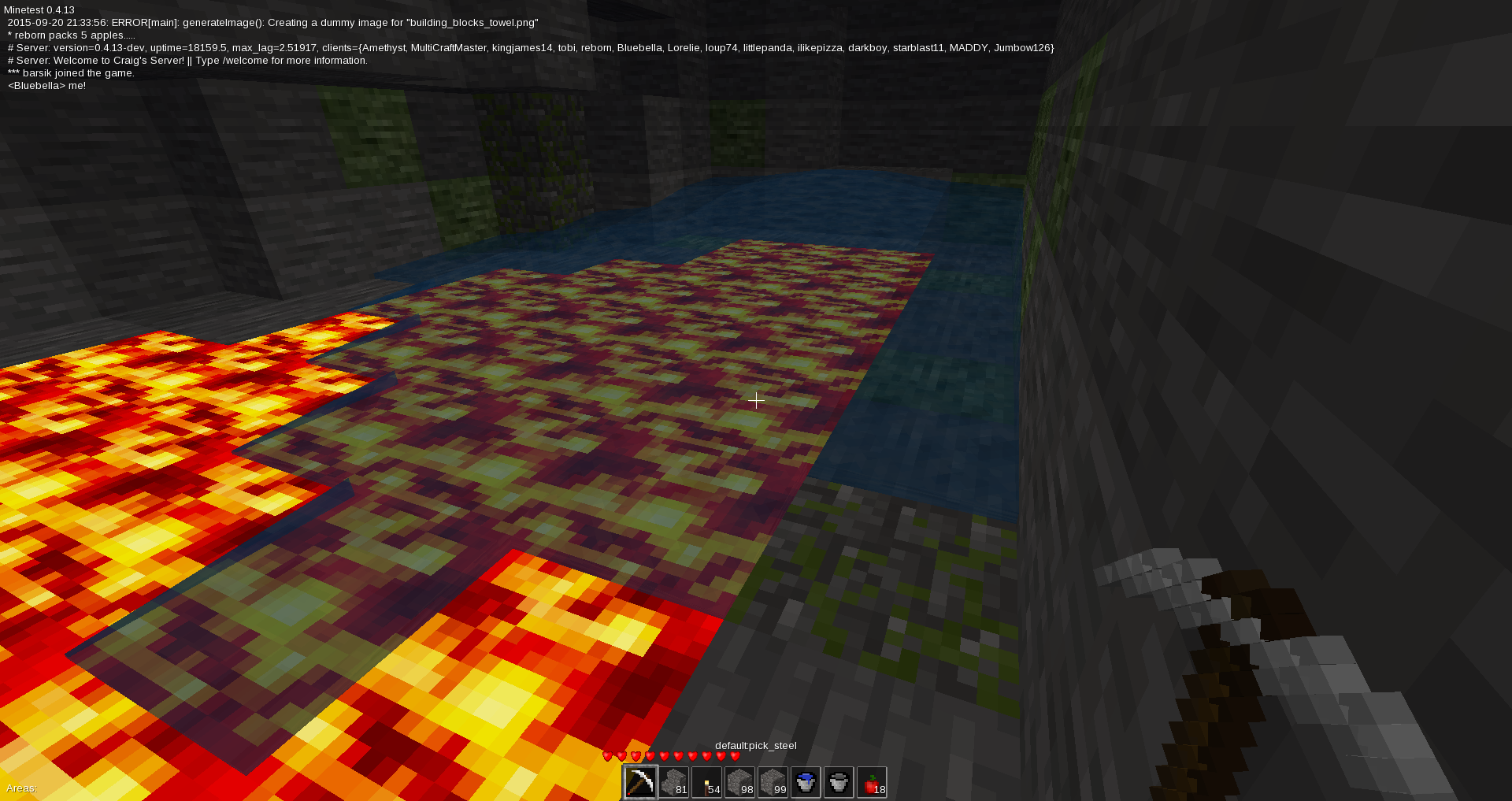The image size is (1512, 801).
Task: Click the currently highlighted hotbar selection frame
Action: [639, 781]
